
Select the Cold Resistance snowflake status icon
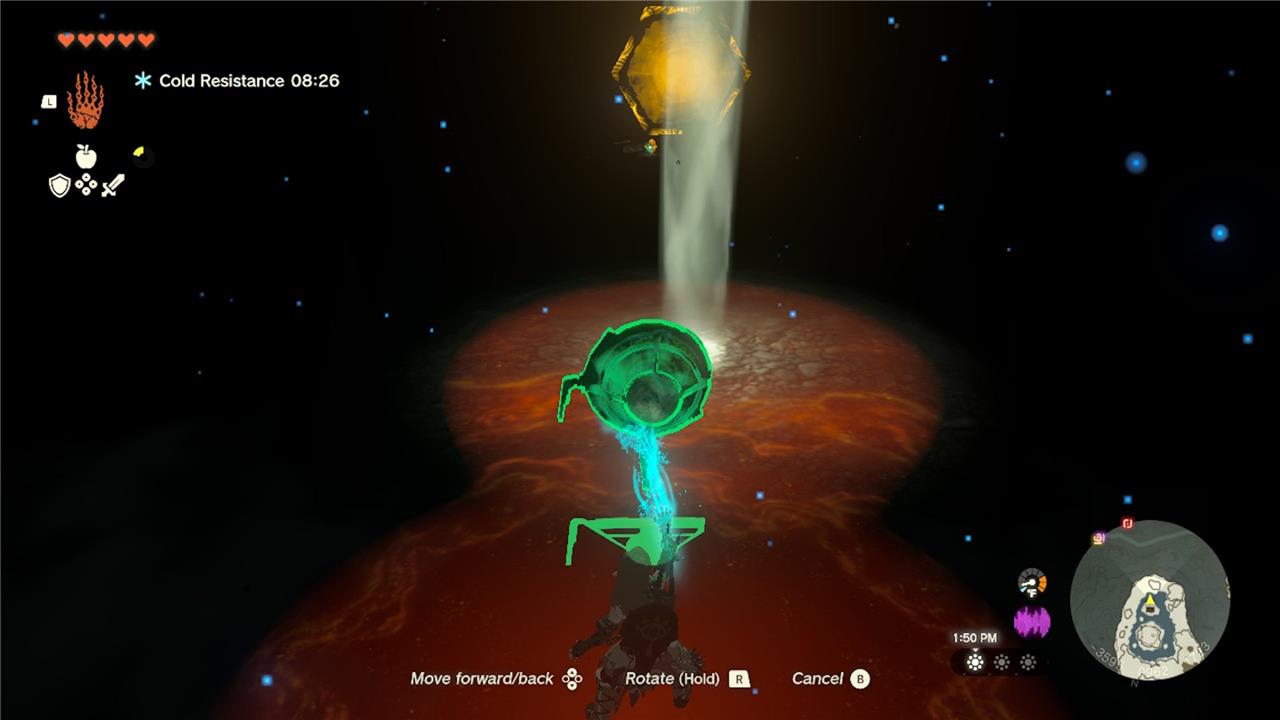pos(143,81)
